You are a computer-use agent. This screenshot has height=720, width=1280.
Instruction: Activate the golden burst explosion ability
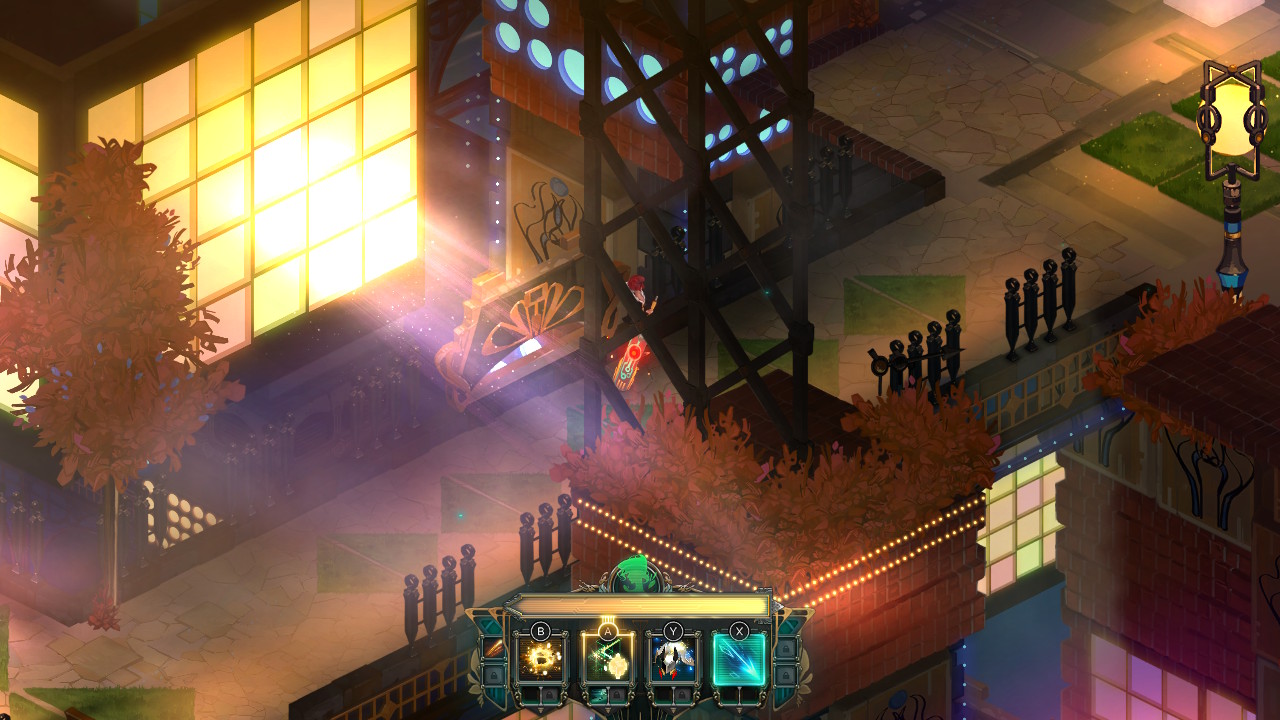pos(540,658)
